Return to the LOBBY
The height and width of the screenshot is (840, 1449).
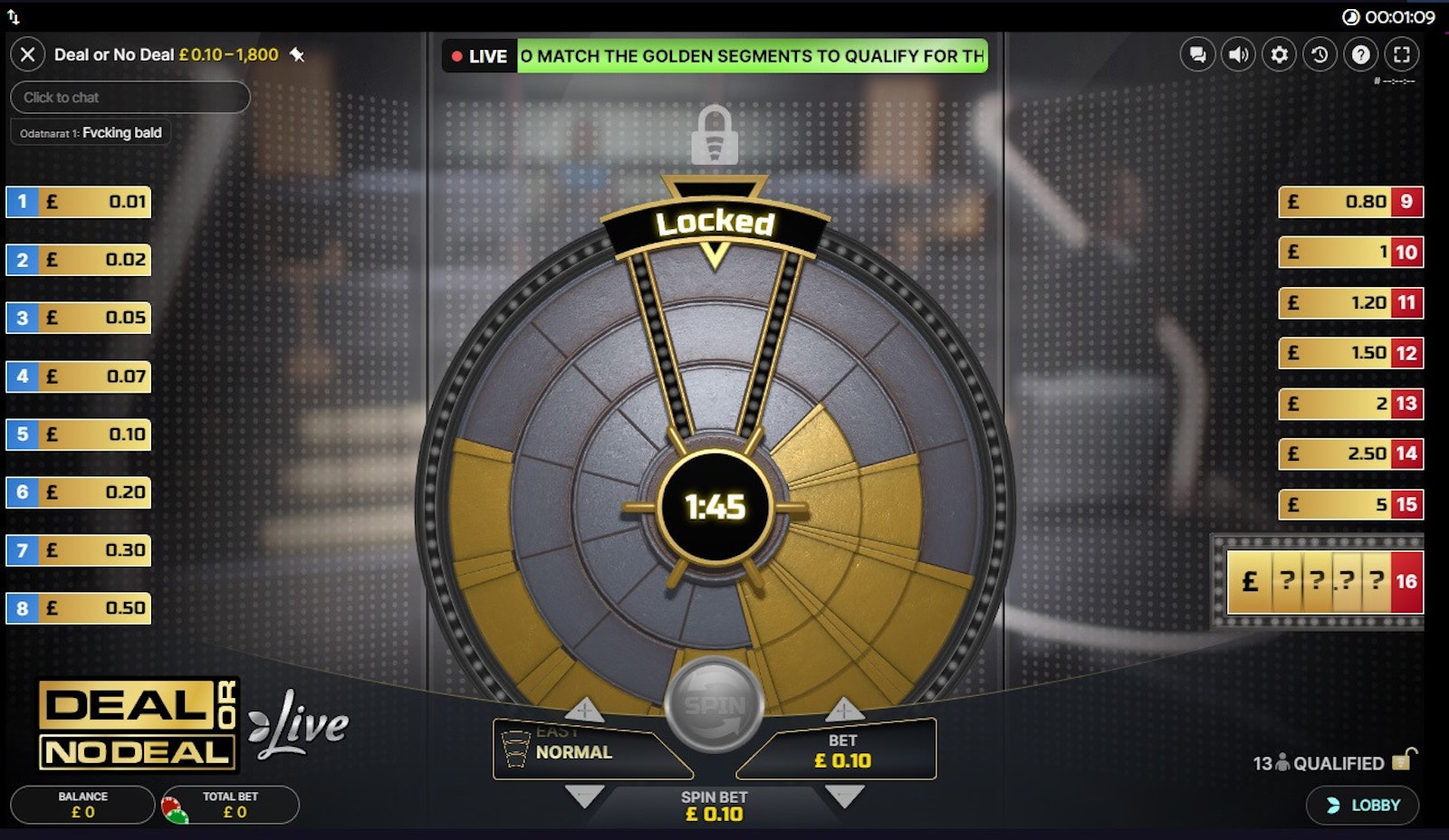(1363, 805)
